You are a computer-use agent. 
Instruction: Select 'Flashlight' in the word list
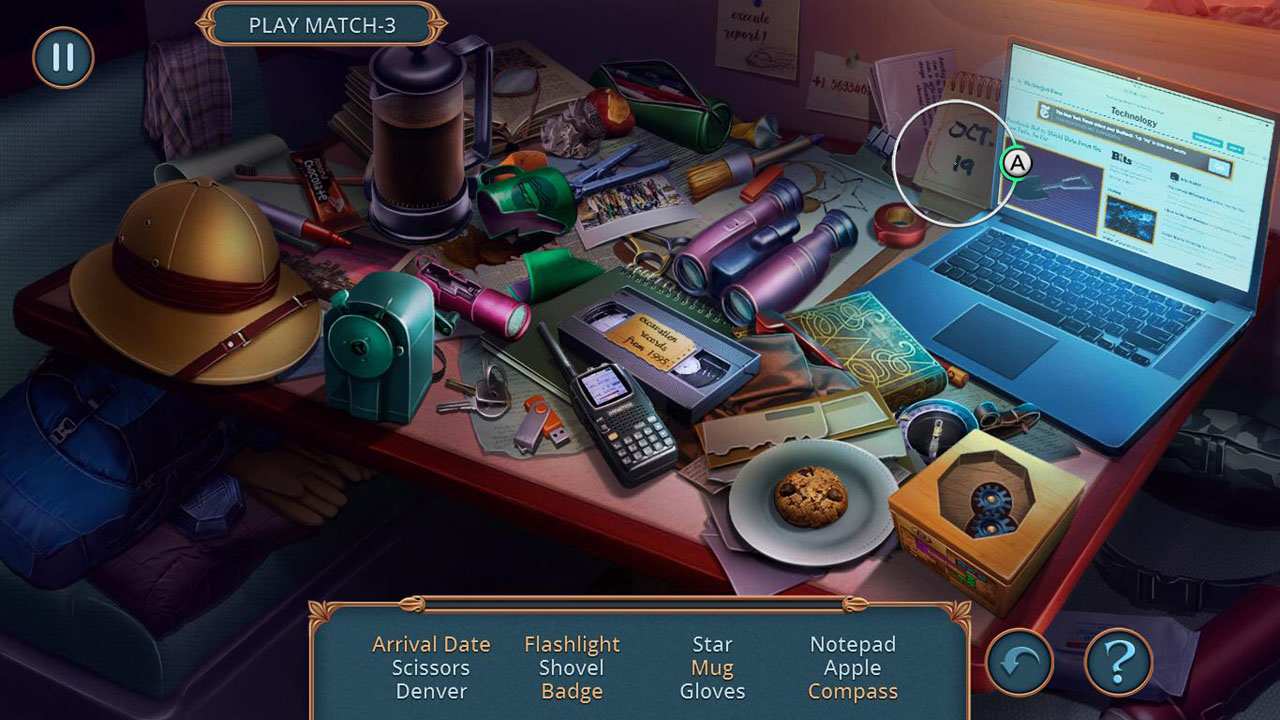pos(572,644)
